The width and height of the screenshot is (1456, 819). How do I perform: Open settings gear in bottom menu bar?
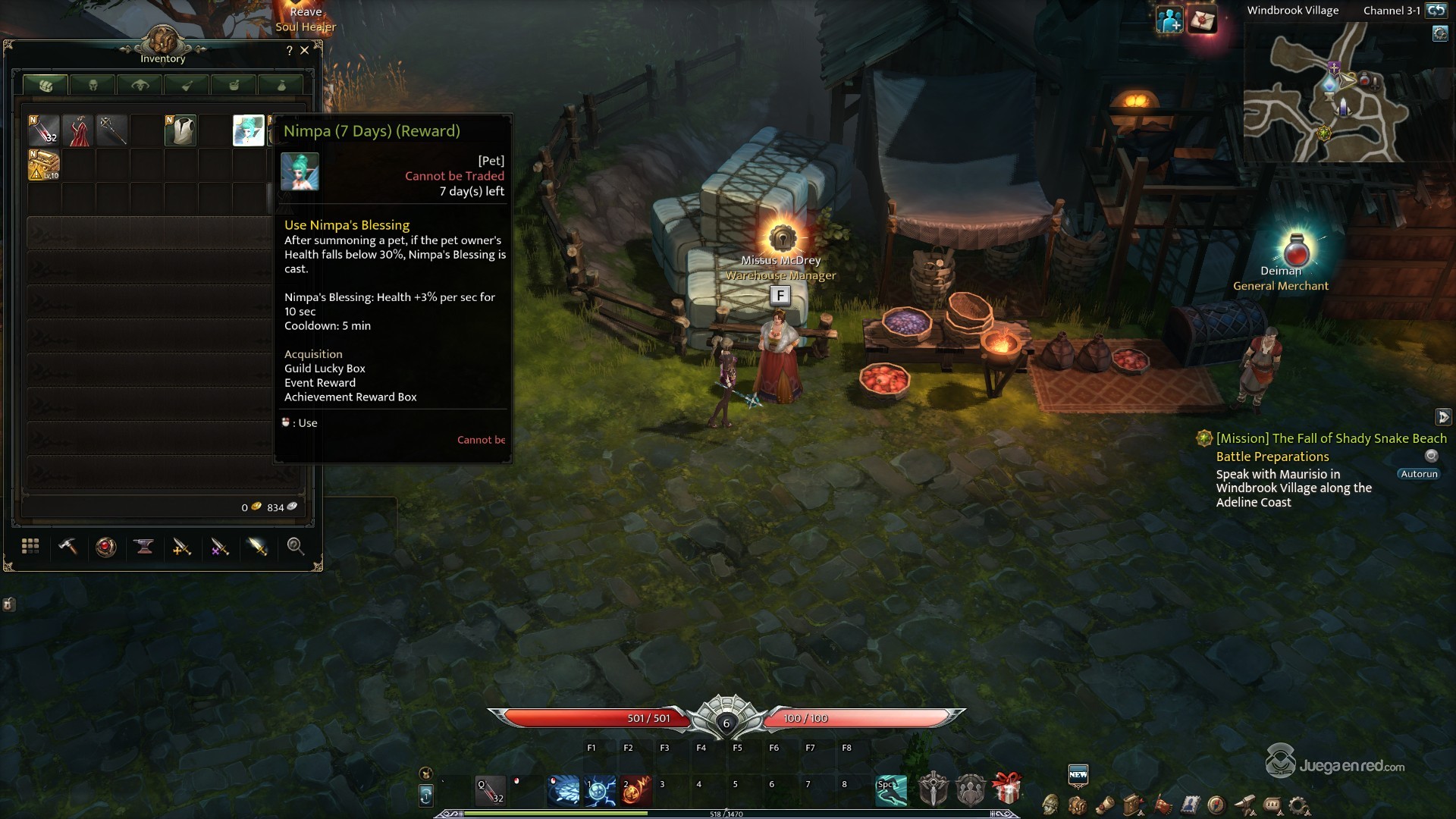click(x=1298, y=805)
